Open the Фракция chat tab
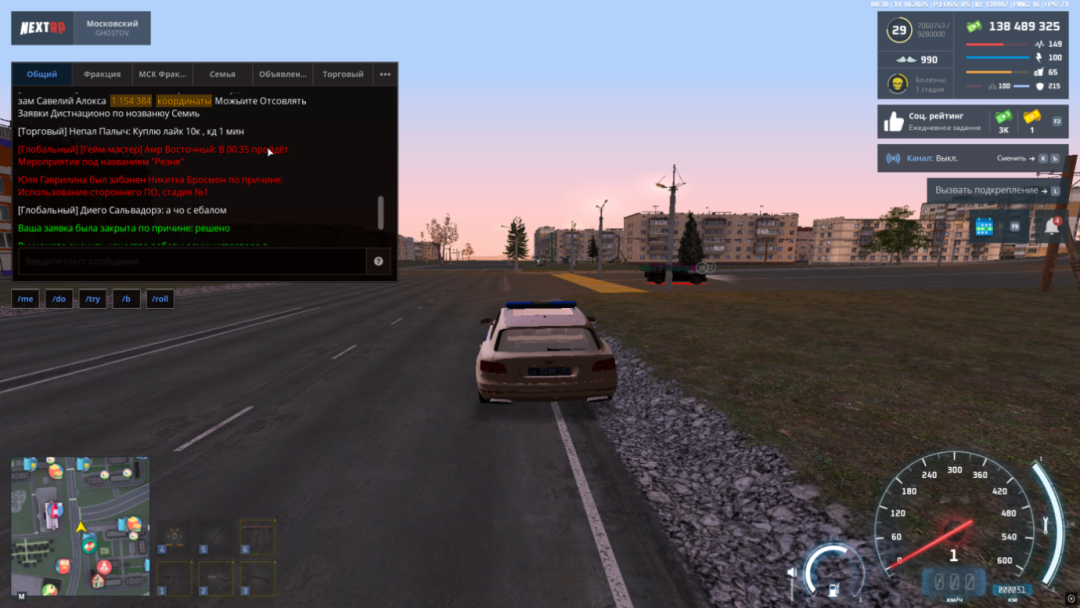The image size is (1080, 608). [102, 74]
